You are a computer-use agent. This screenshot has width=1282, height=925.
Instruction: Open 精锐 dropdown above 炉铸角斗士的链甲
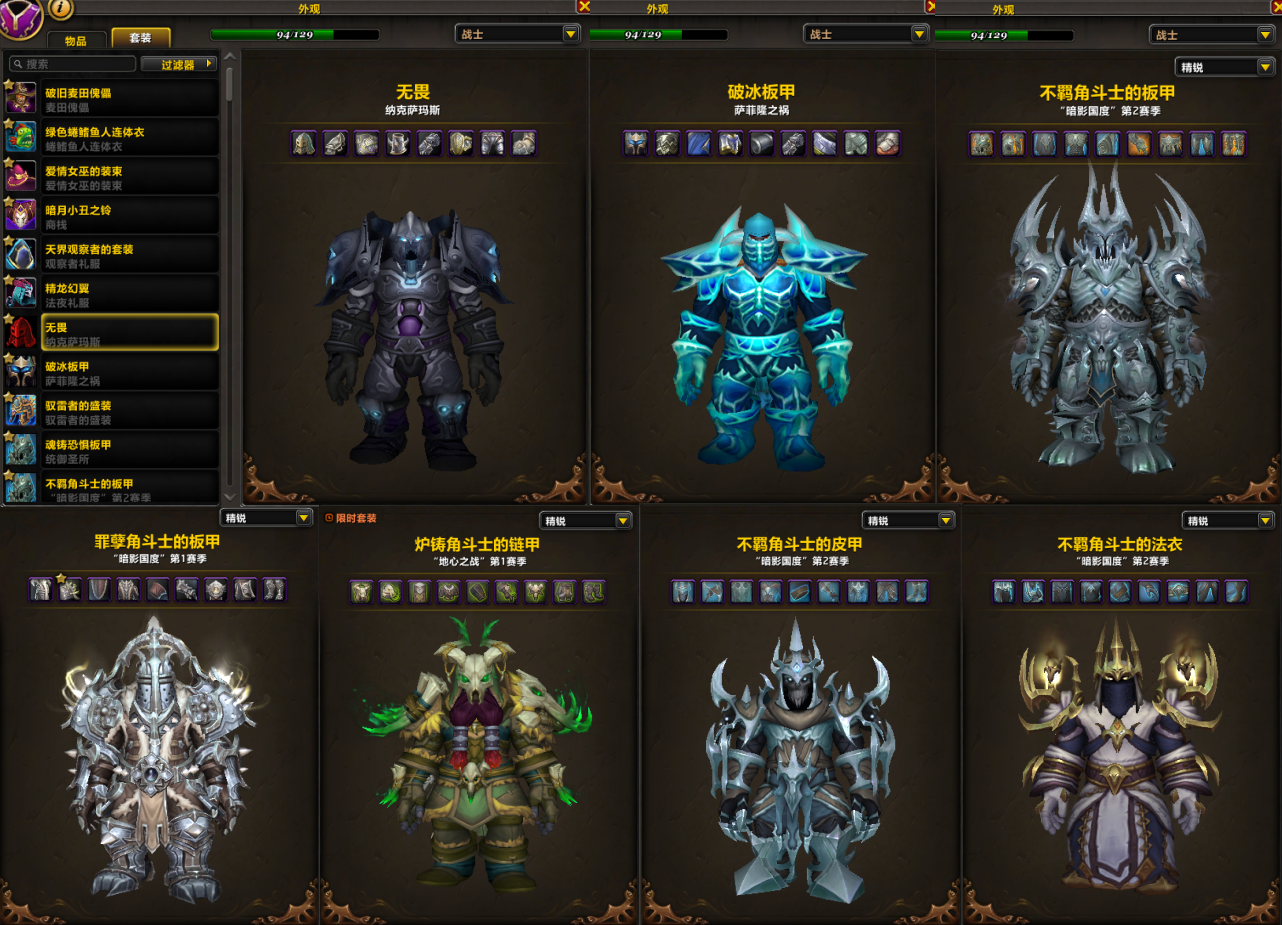click(586, 521)
